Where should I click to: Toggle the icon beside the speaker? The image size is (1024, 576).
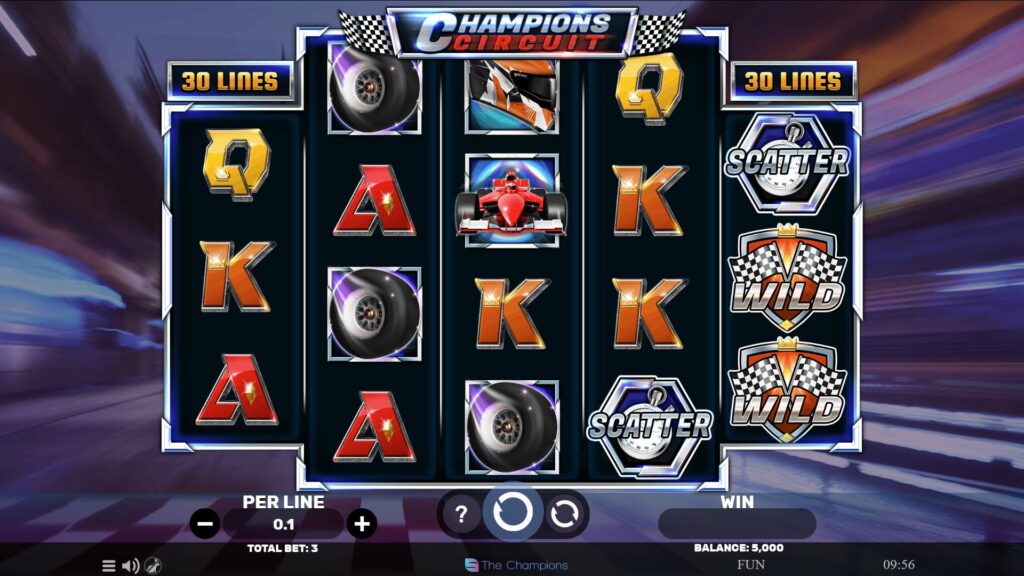153,566
